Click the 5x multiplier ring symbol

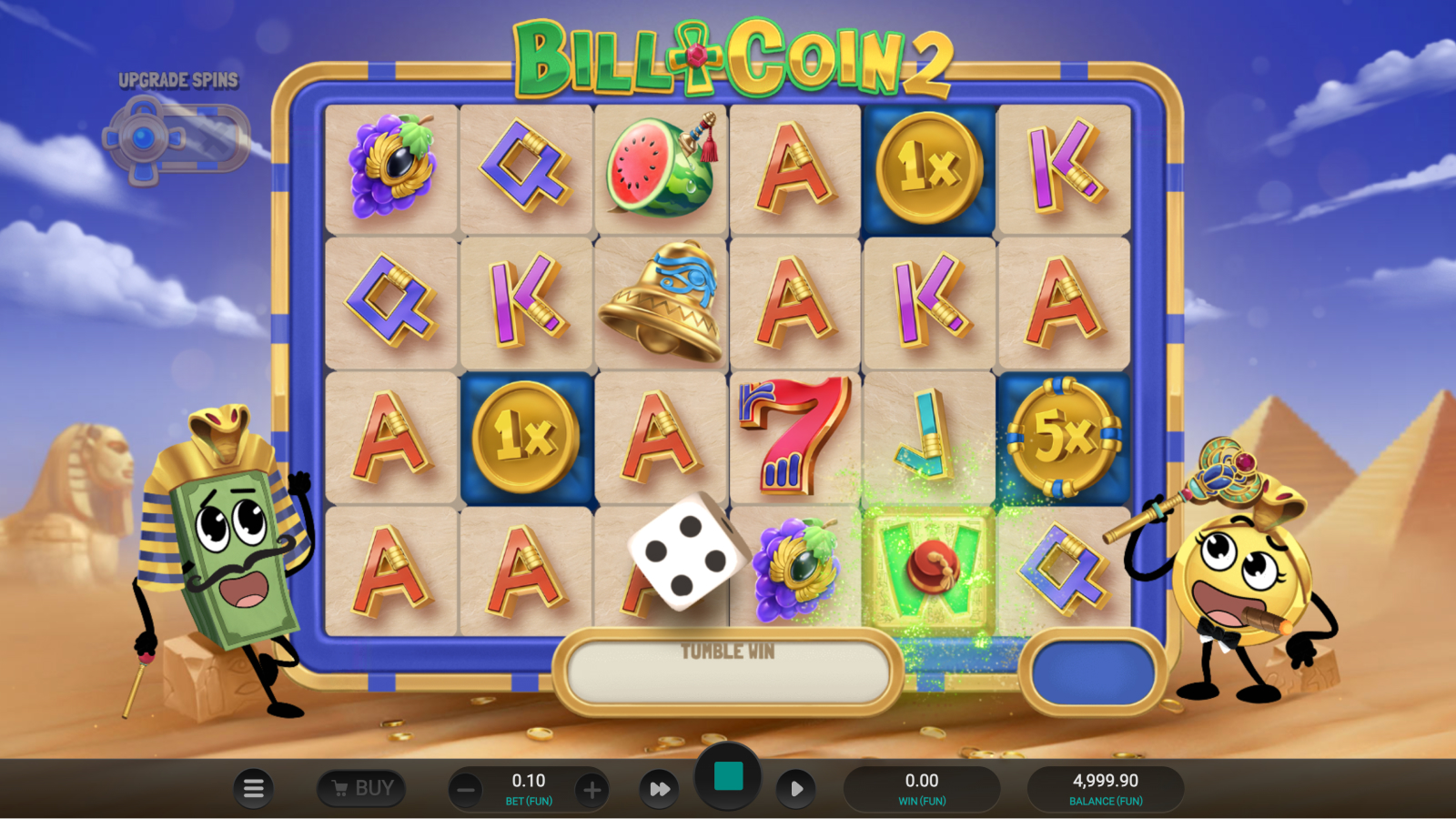[x=1063, y=435]
